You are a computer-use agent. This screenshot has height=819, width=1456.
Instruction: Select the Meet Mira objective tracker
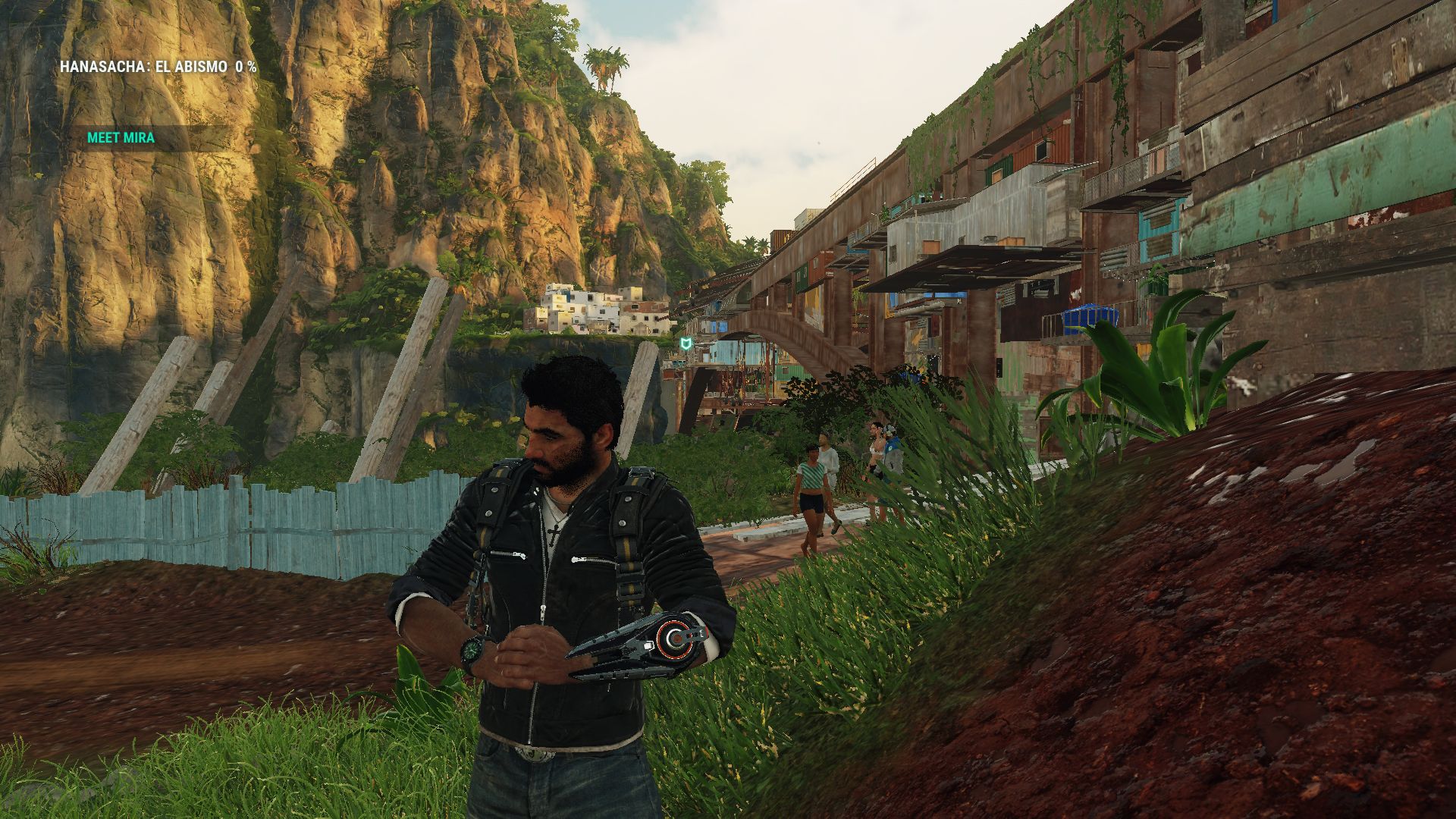coord(121,138)
